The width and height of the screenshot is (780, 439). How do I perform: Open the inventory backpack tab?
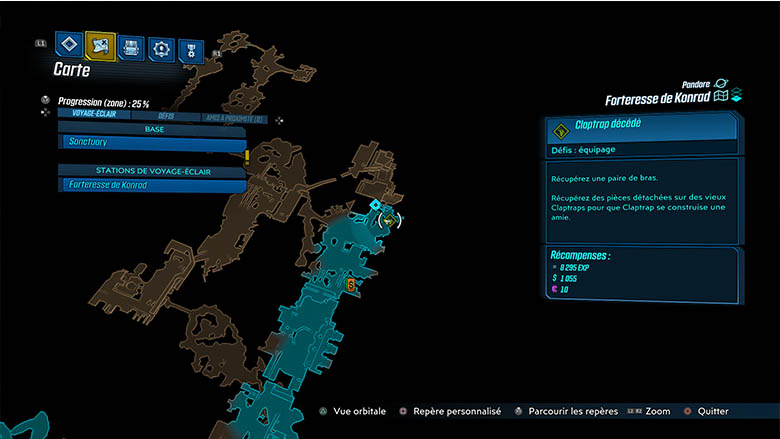[x=131, y=46]
